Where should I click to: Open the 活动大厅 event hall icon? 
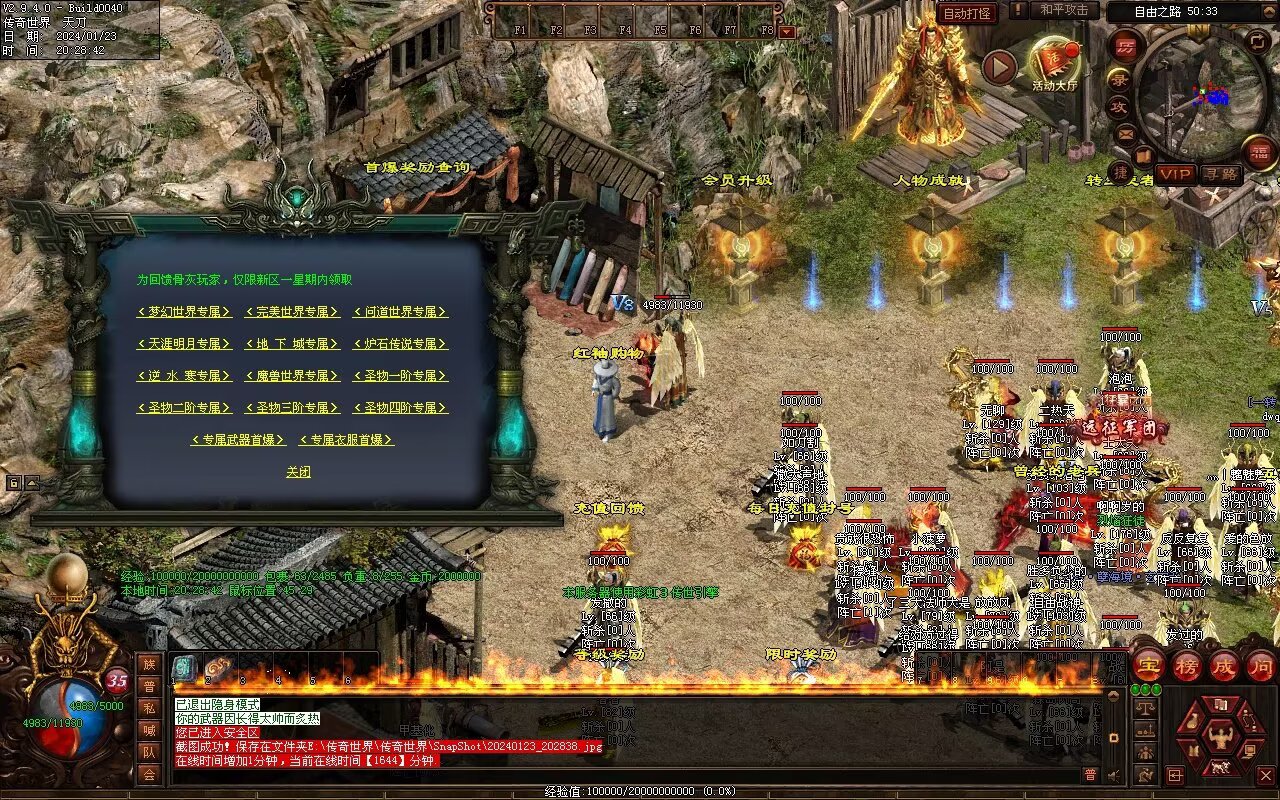point(1055,63)
